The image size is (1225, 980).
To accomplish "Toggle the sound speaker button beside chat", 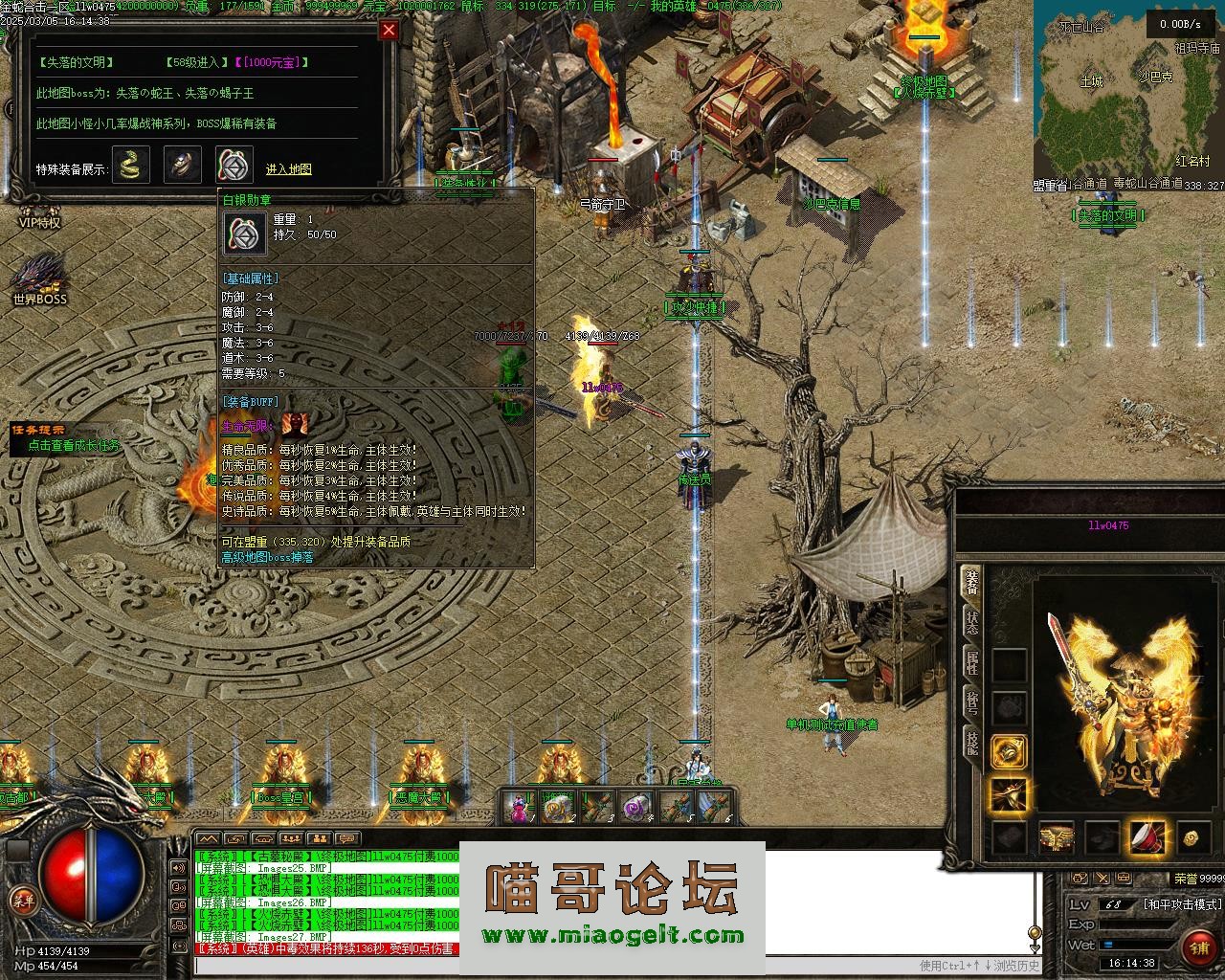I will coord(179,868).
